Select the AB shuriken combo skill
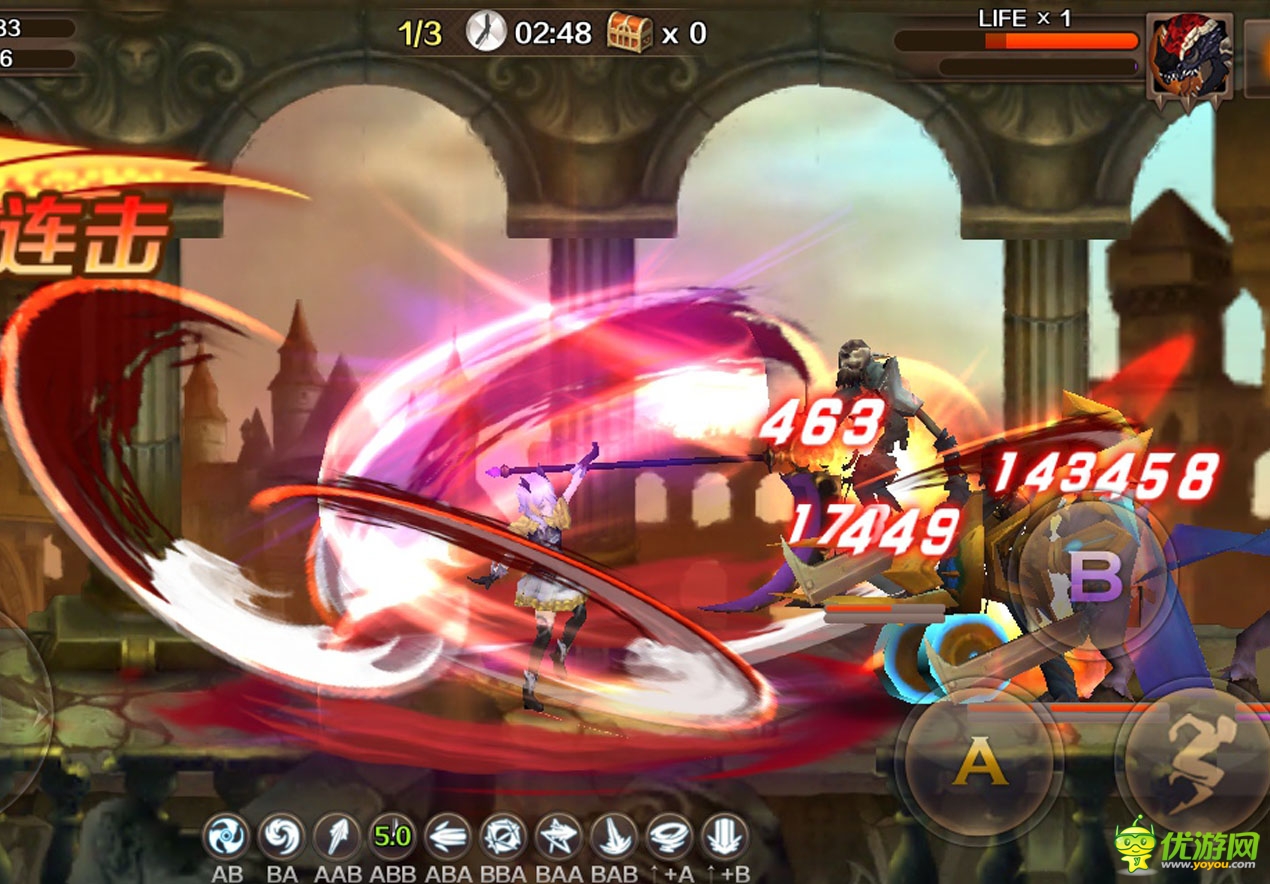Screen dimensions: 1270x884 [x=227, y=836]
